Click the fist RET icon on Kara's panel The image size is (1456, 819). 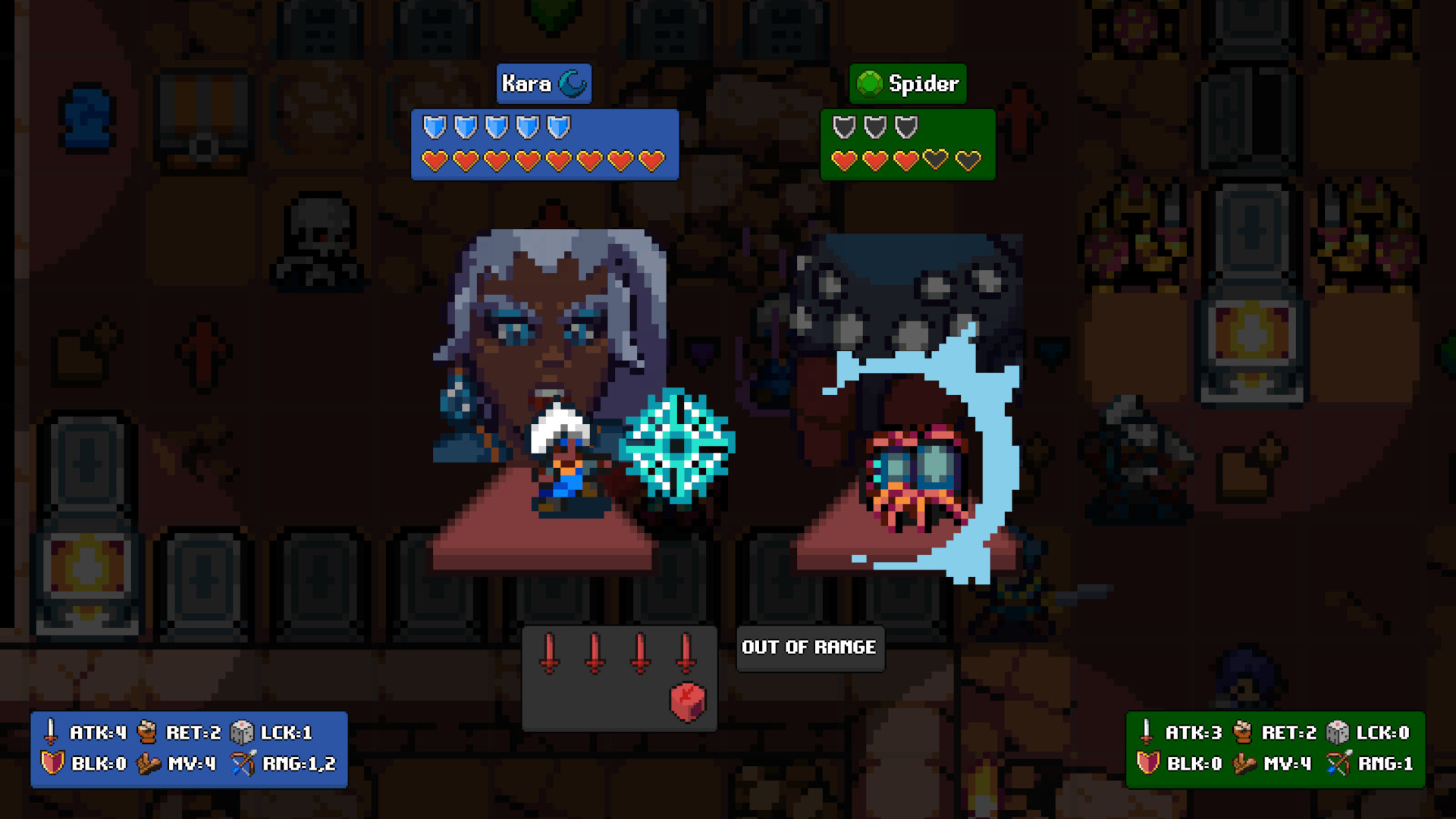pos(149,732)
